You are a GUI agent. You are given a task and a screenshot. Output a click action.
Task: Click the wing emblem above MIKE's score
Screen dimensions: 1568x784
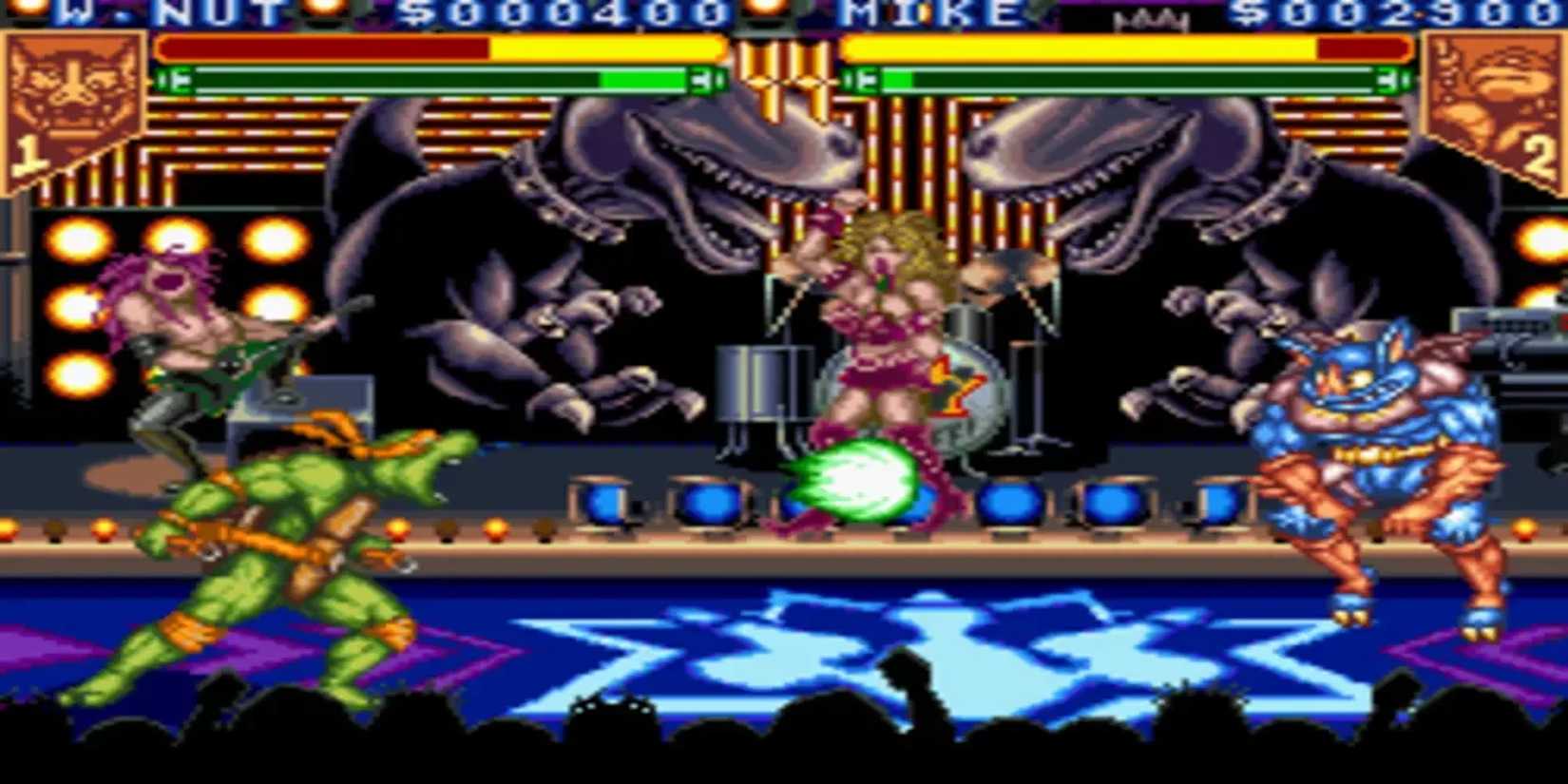tap(1150, 17)
